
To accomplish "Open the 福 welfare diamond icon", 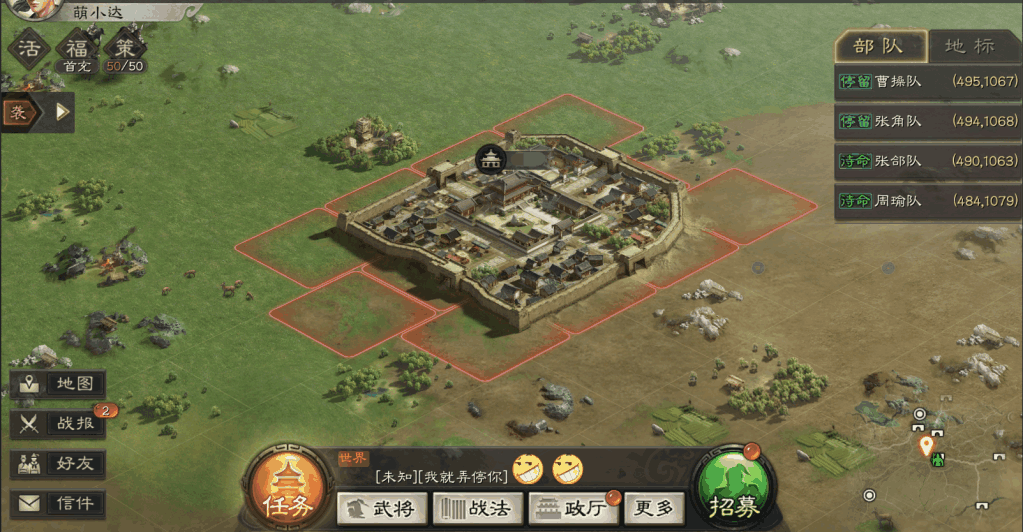I will pyautogui.click(x=77, y=49).
